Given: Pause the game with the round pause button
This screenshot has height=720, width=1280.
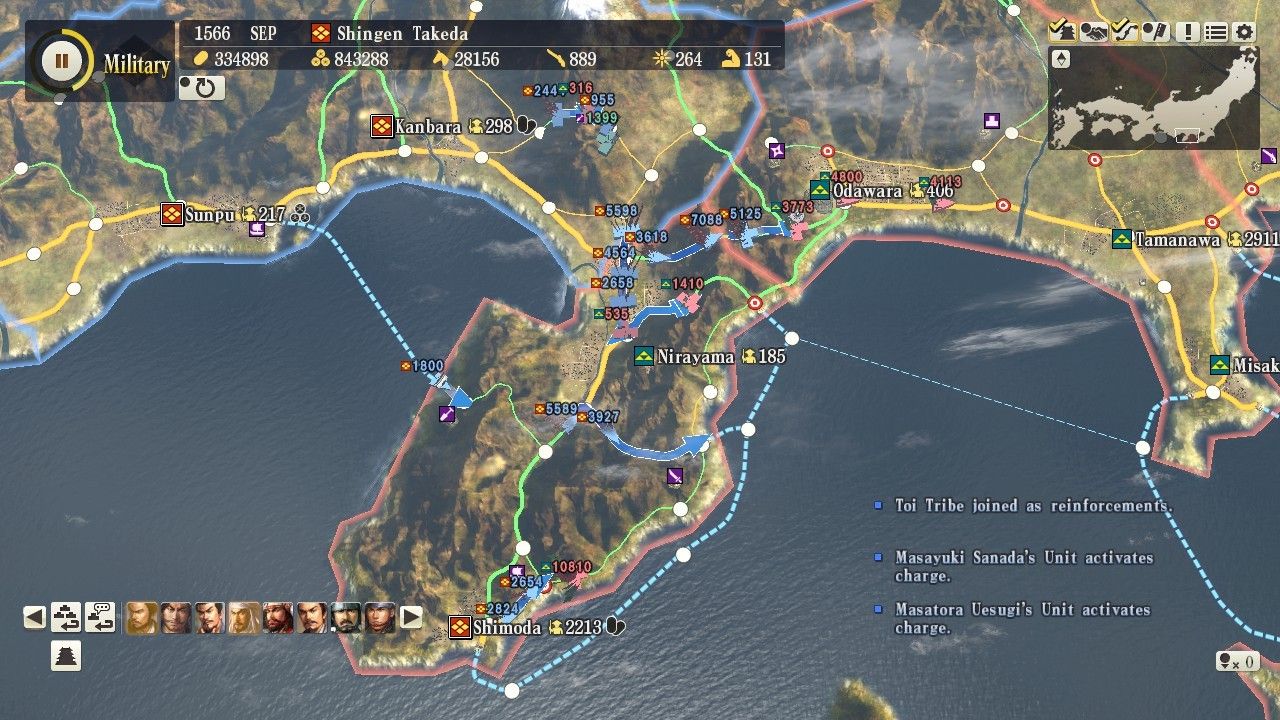Looking at the screenshot, I should coord(61,60).
